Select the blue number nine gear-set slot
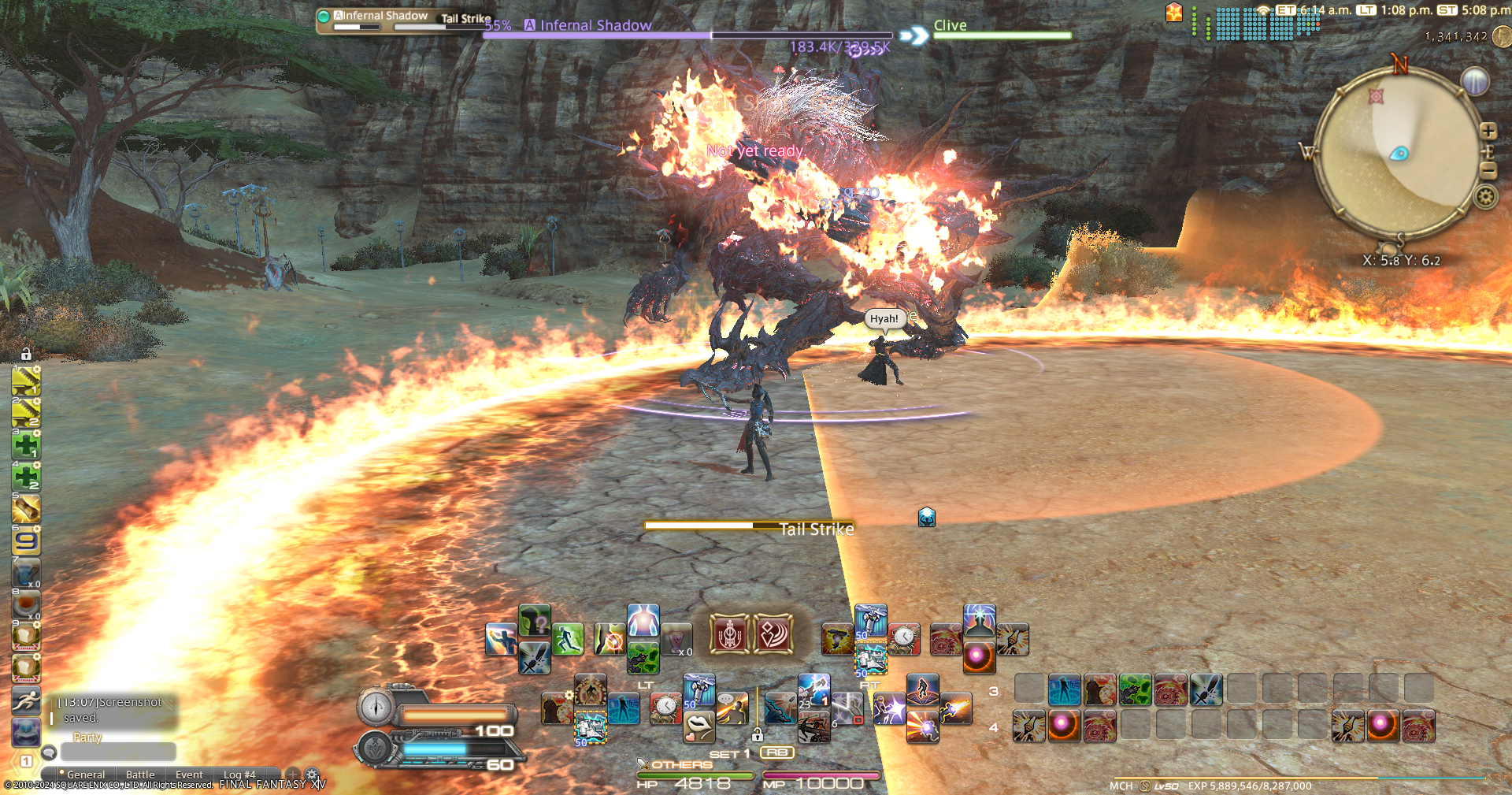 26,541
